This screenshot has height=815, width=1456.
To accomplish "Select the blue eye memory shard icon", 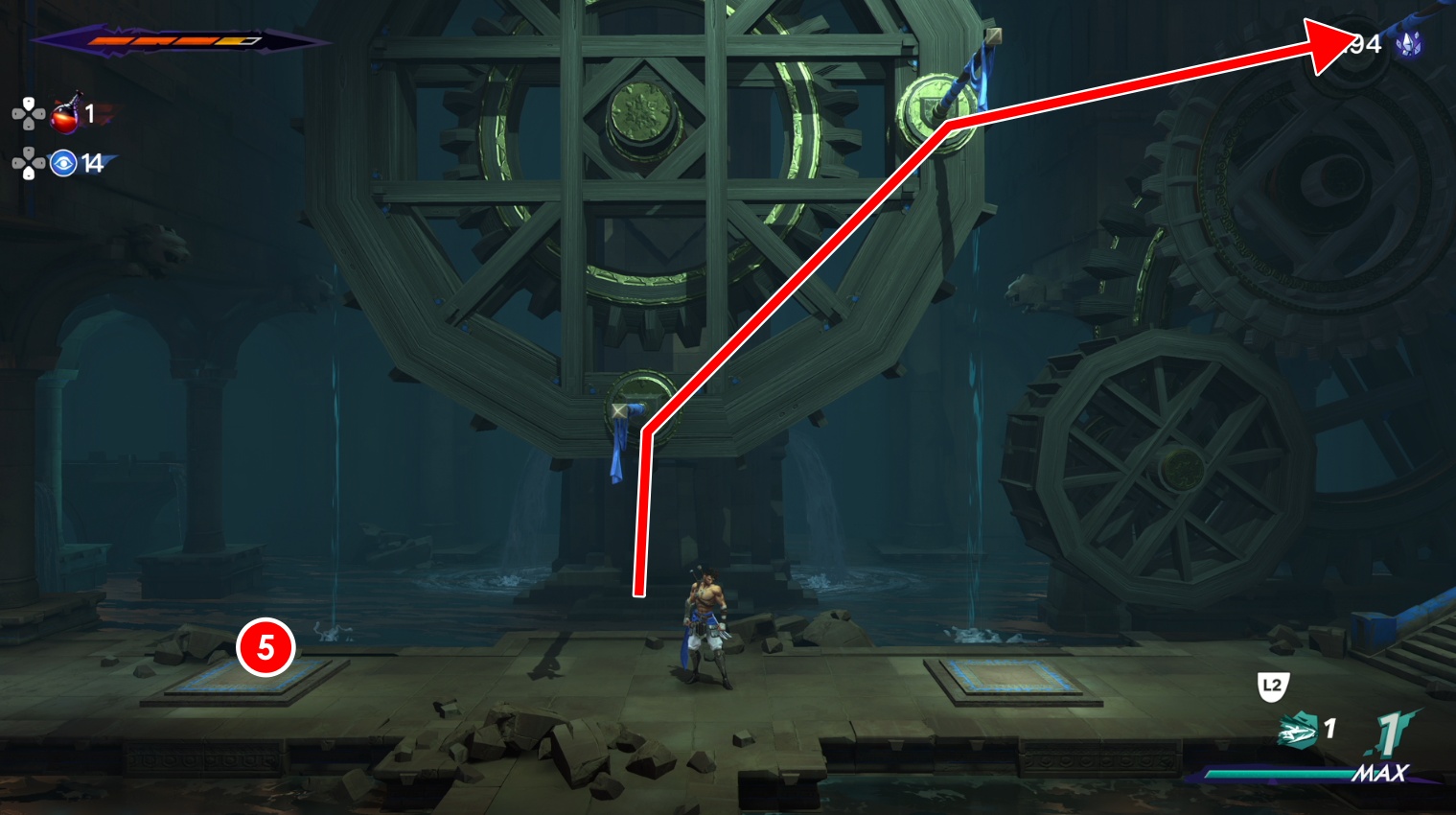I will pyautogui.click(x=63, y=164).
